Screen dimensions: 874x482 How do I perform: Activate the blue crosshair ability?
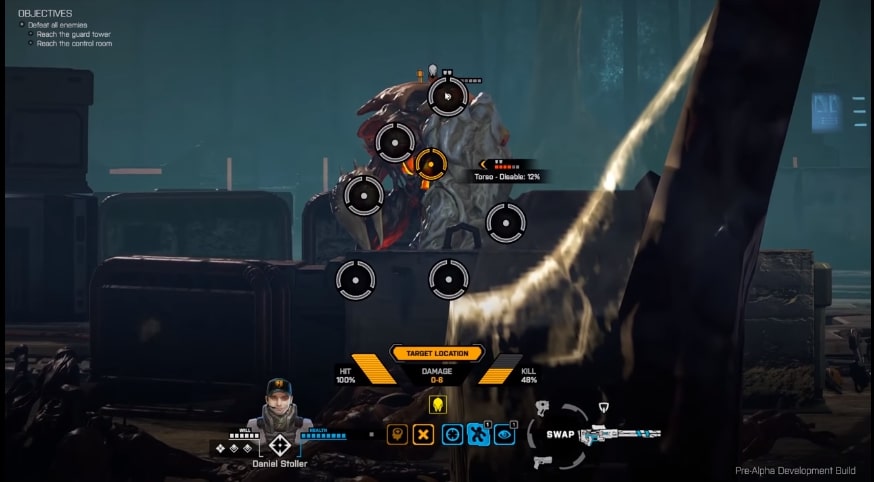click(x=453, y=436)
